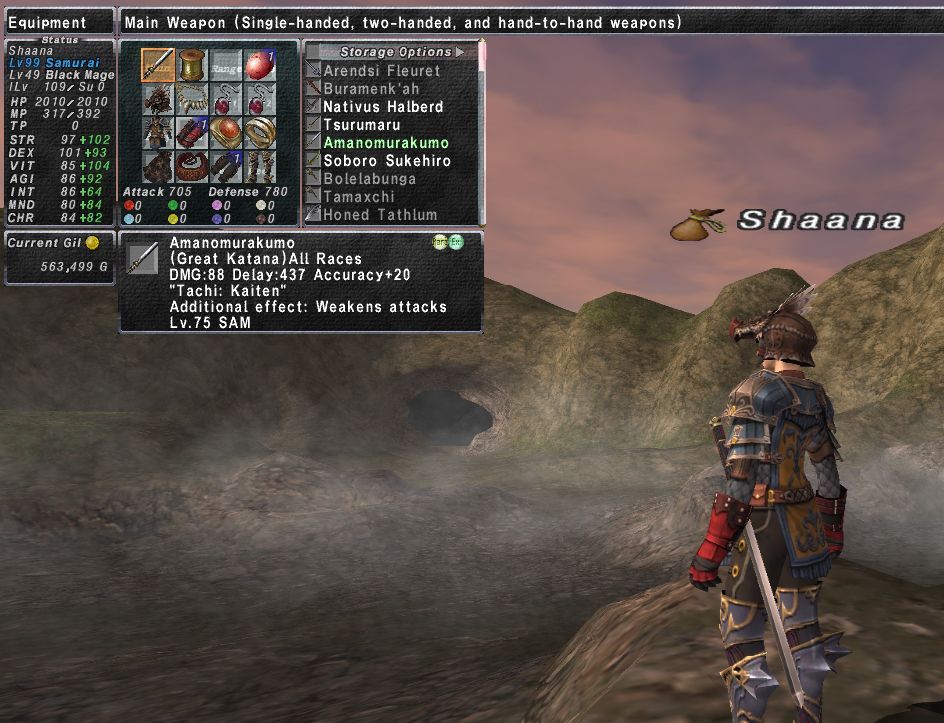Choose the spiked helmet head slot
Image resolution: width=944 pixels, height=723 pixels.
tap(157, 99)
